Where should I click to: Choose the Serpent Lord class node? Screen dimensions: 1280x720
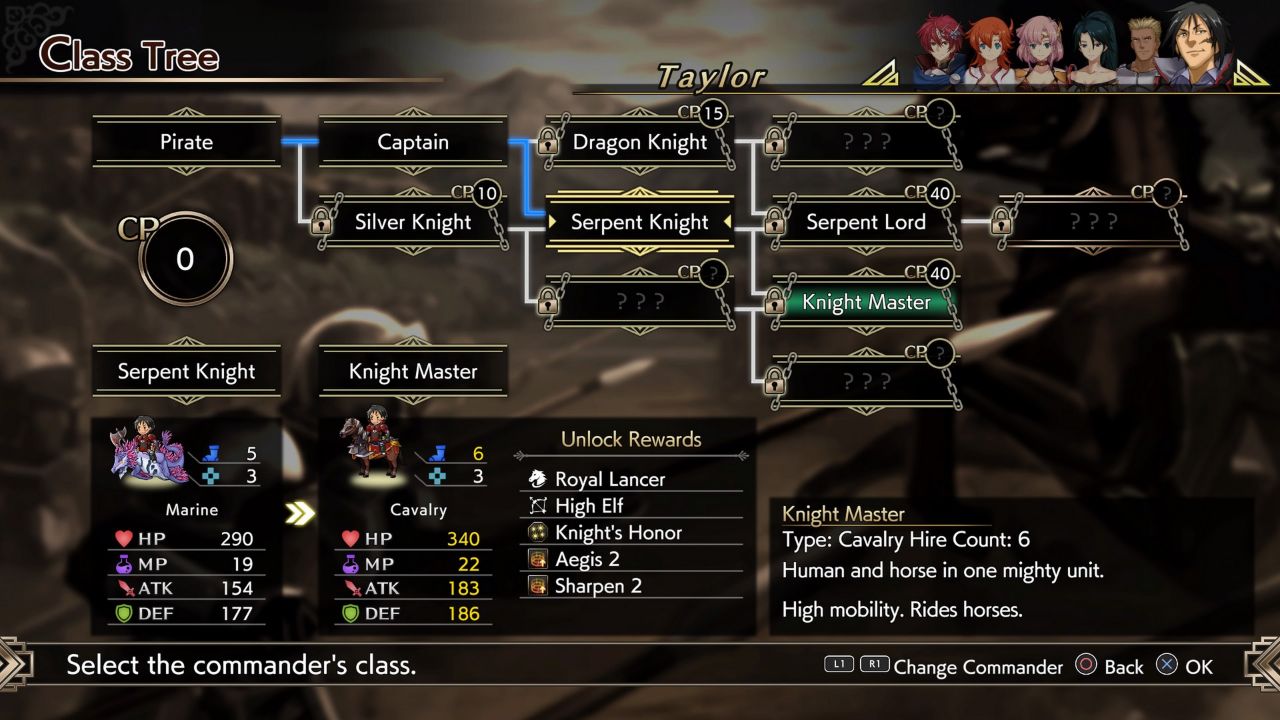pyautogui.click(x=866, y=222)
